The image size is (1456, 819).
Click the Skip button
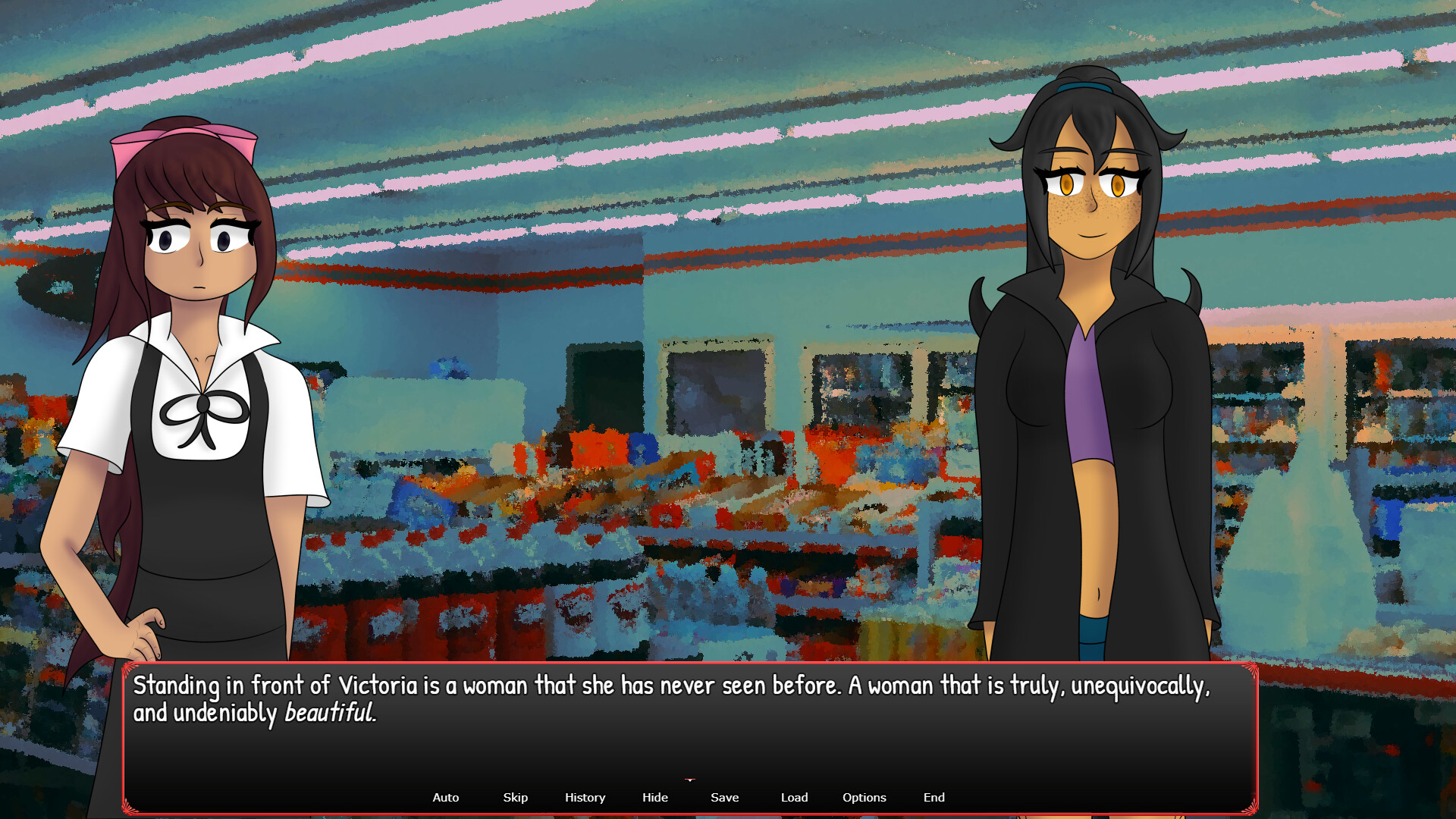515,797
